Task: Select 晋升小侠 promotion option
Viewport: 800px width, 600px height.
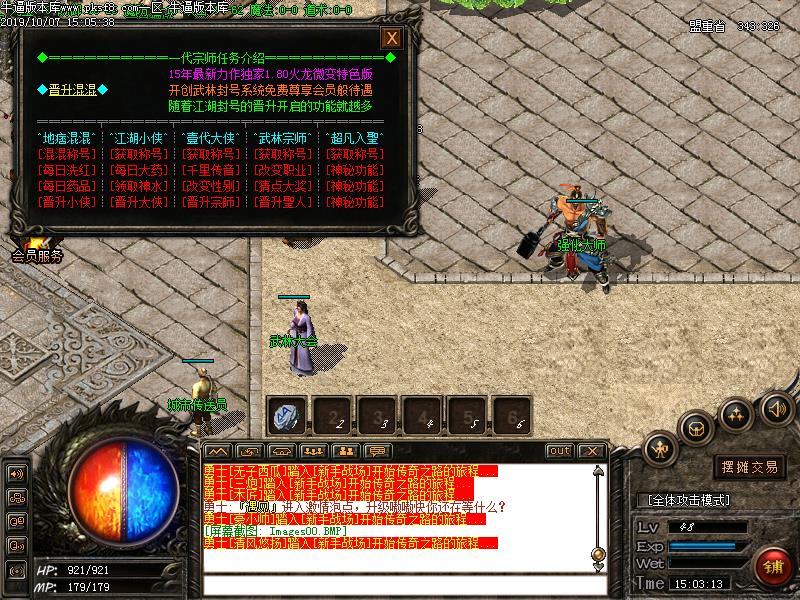Action: (66, 202)
